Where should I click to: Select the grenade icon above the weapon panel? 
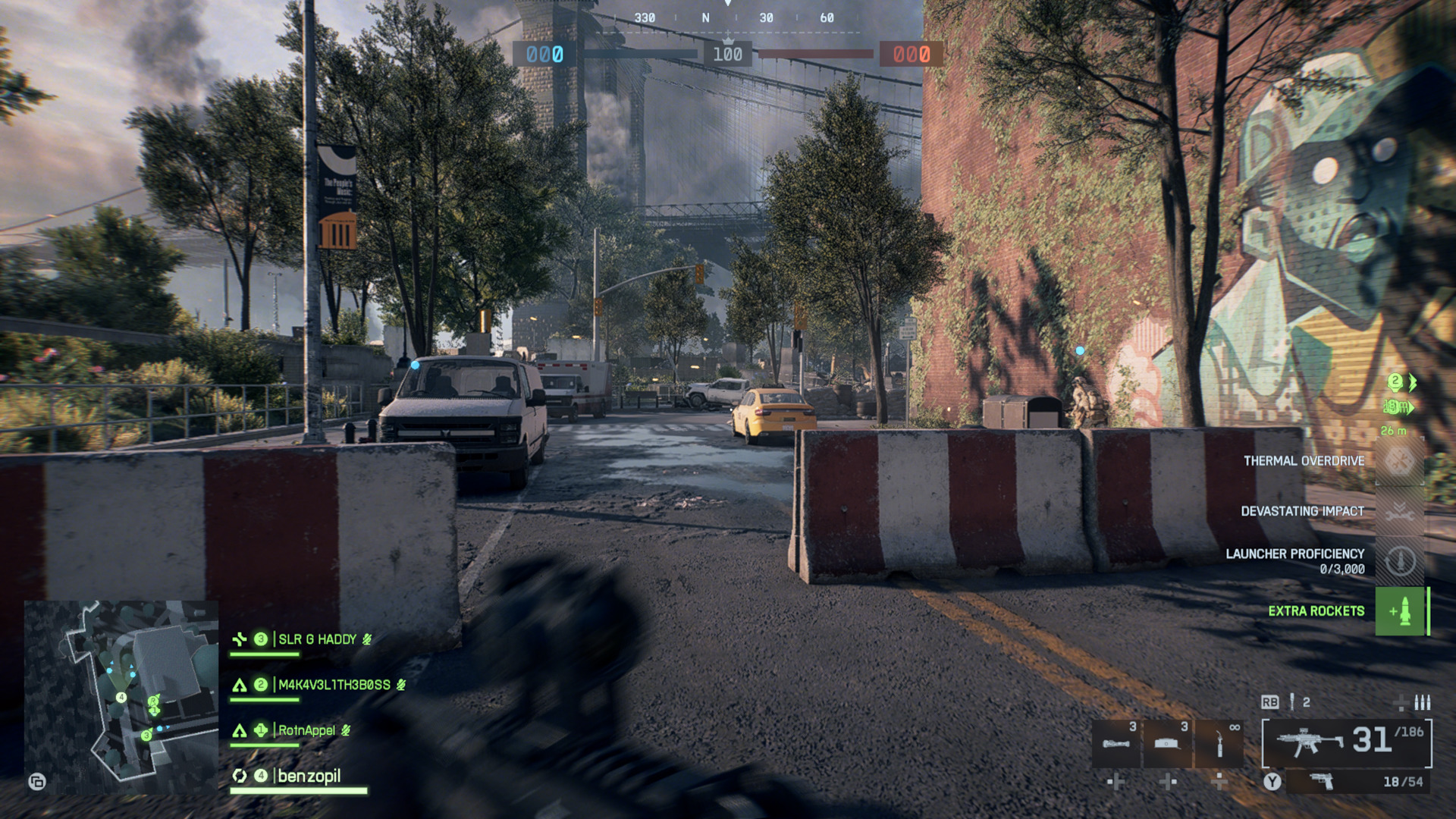[x=1292, y=702]
